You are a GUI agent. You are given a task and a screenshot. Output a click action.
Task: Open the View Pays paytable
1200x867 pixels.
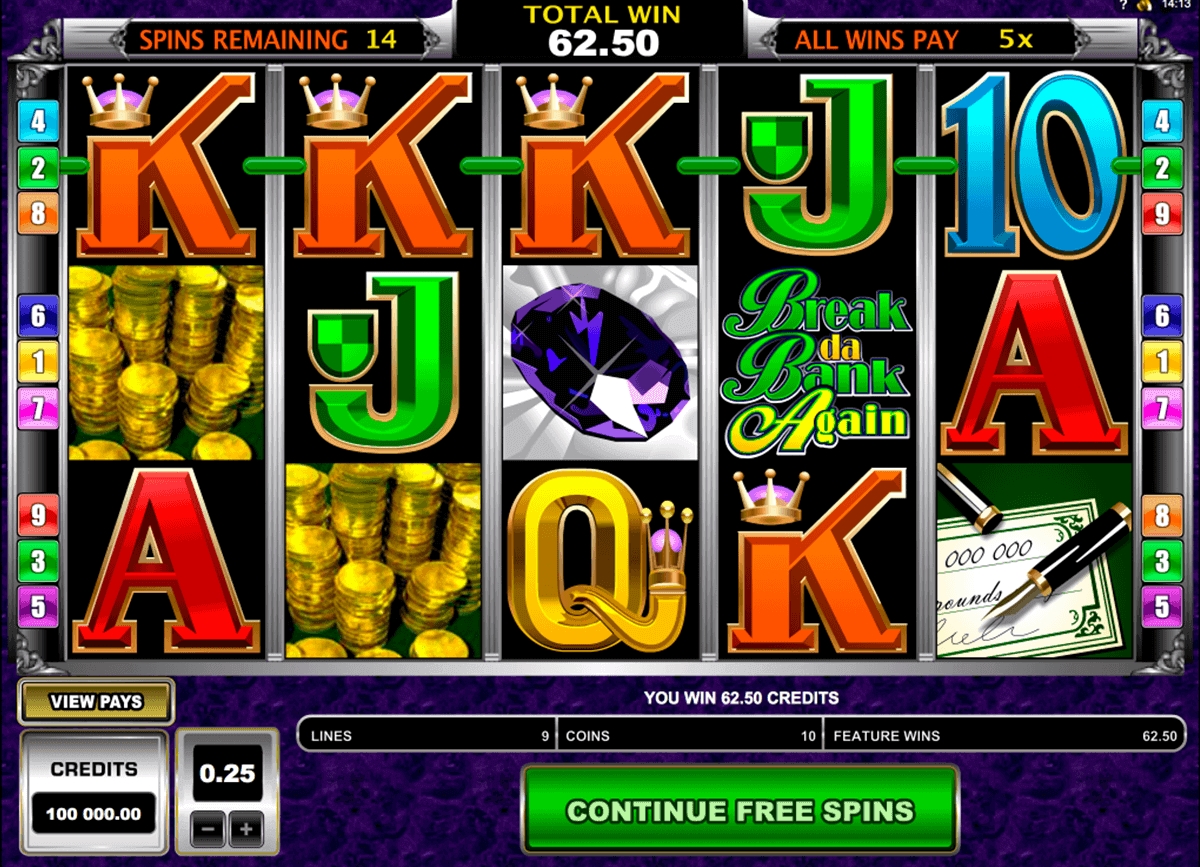coord(96,702)
